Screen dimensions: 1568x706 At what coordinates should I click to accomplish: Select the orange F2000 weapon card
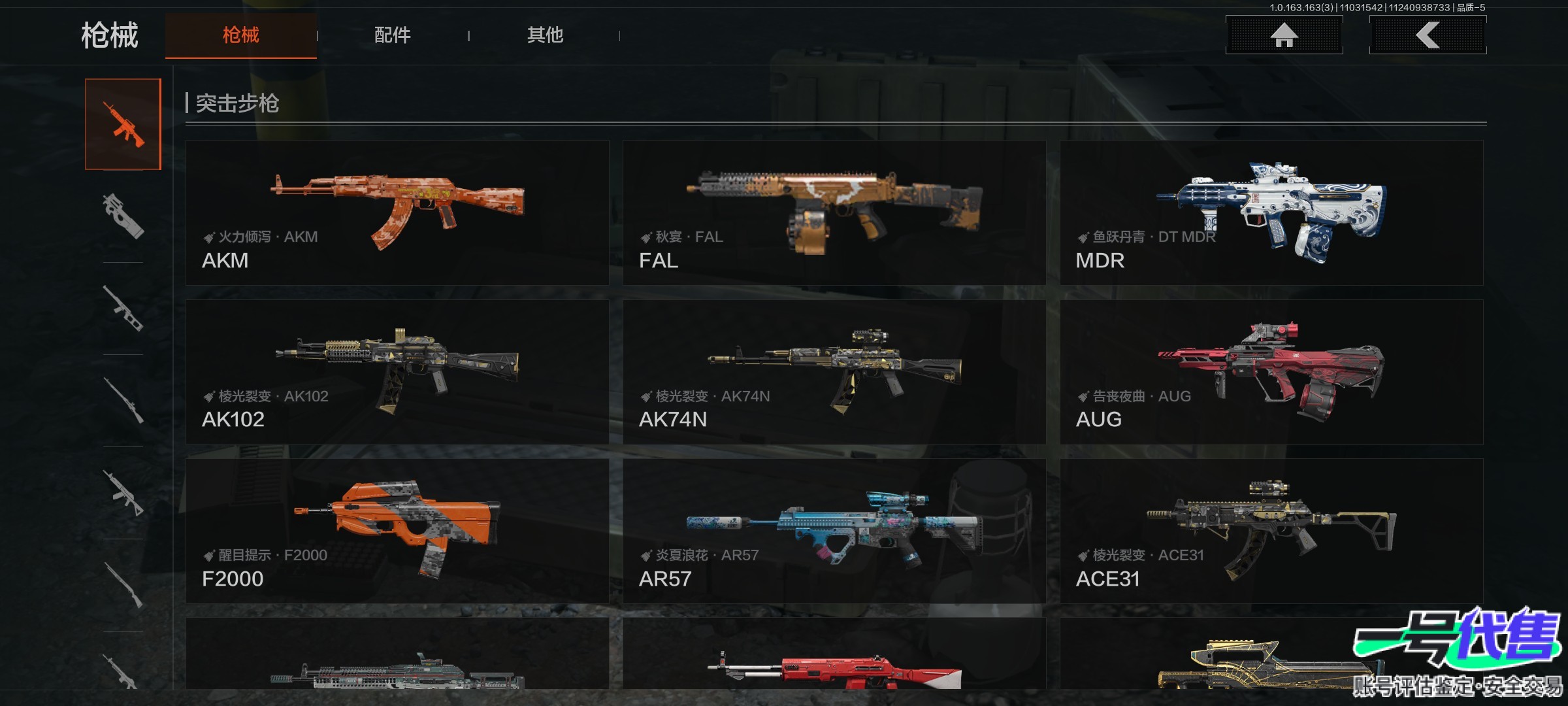pos(397,531)
